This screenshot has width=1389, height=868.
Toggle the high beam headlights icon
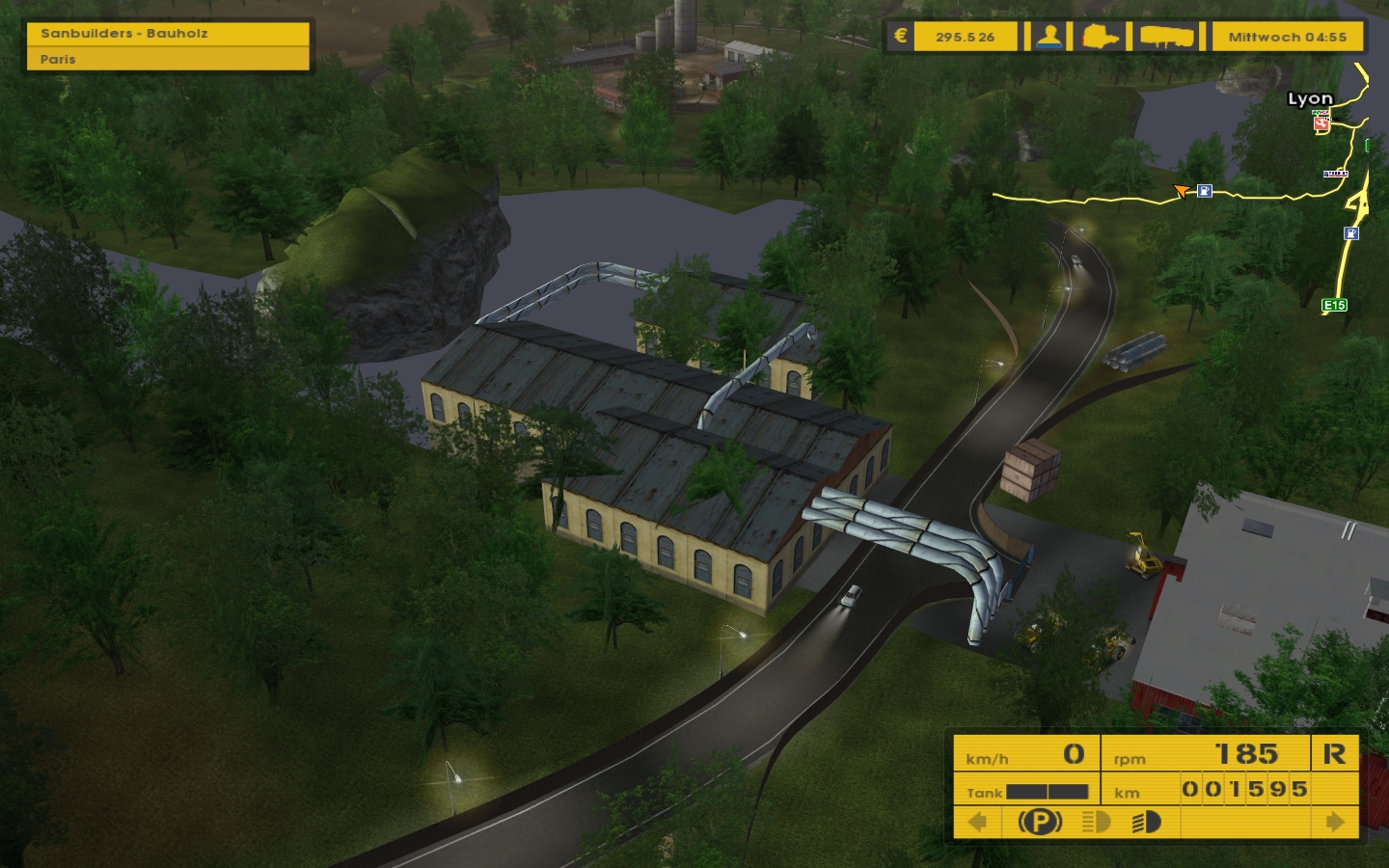coord(1146,822)
